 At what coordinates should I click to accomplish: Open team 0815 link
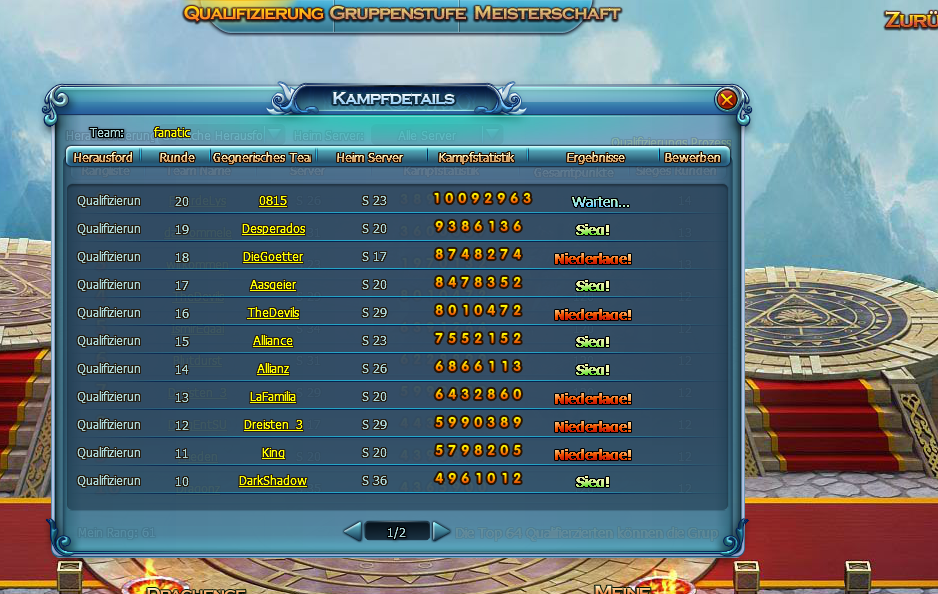coord(273,201)
